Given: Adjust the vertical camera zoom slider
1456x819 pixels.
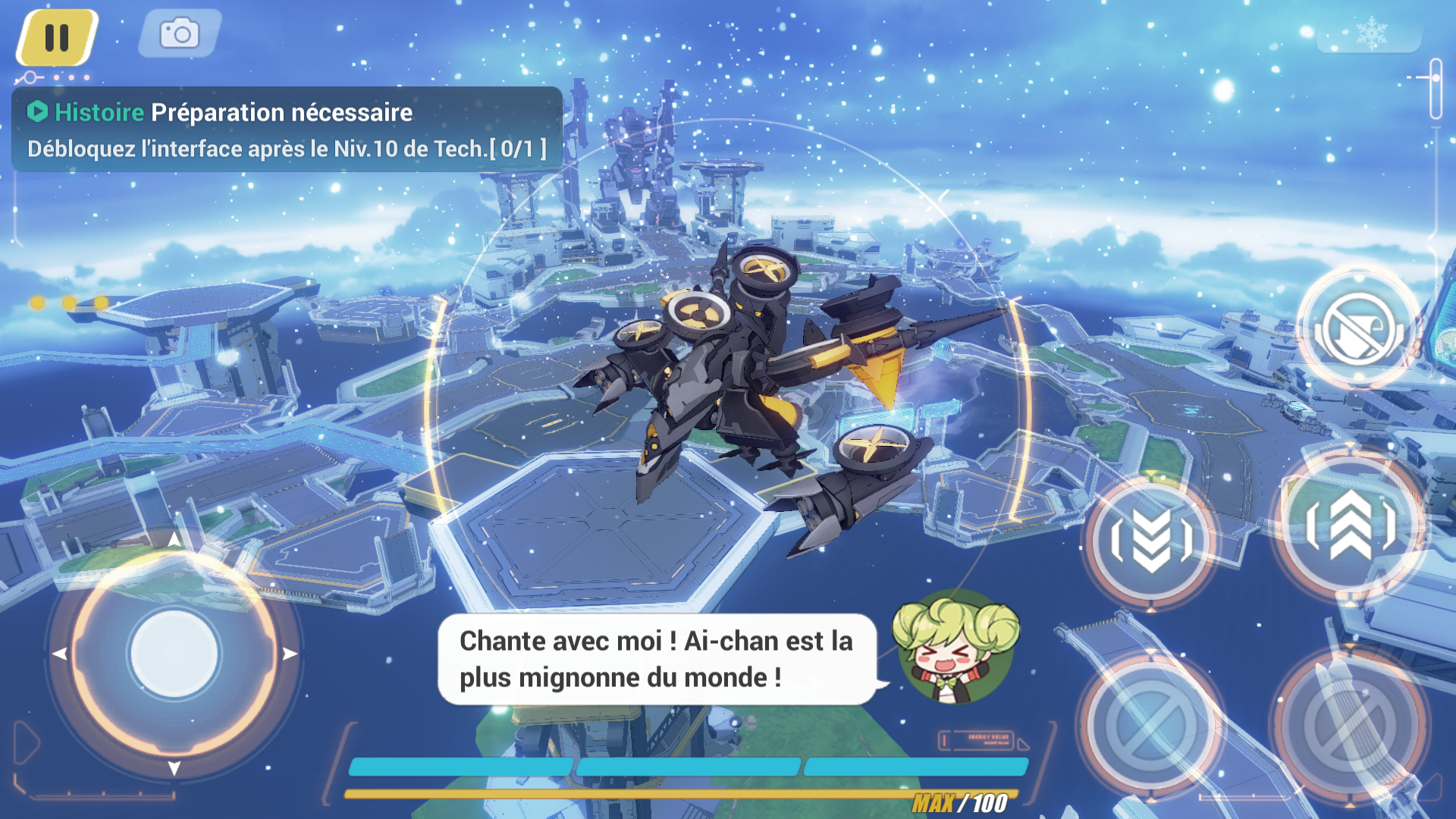Looking at the screenshot, I should pyautogui.click(x=1436, y=88).
